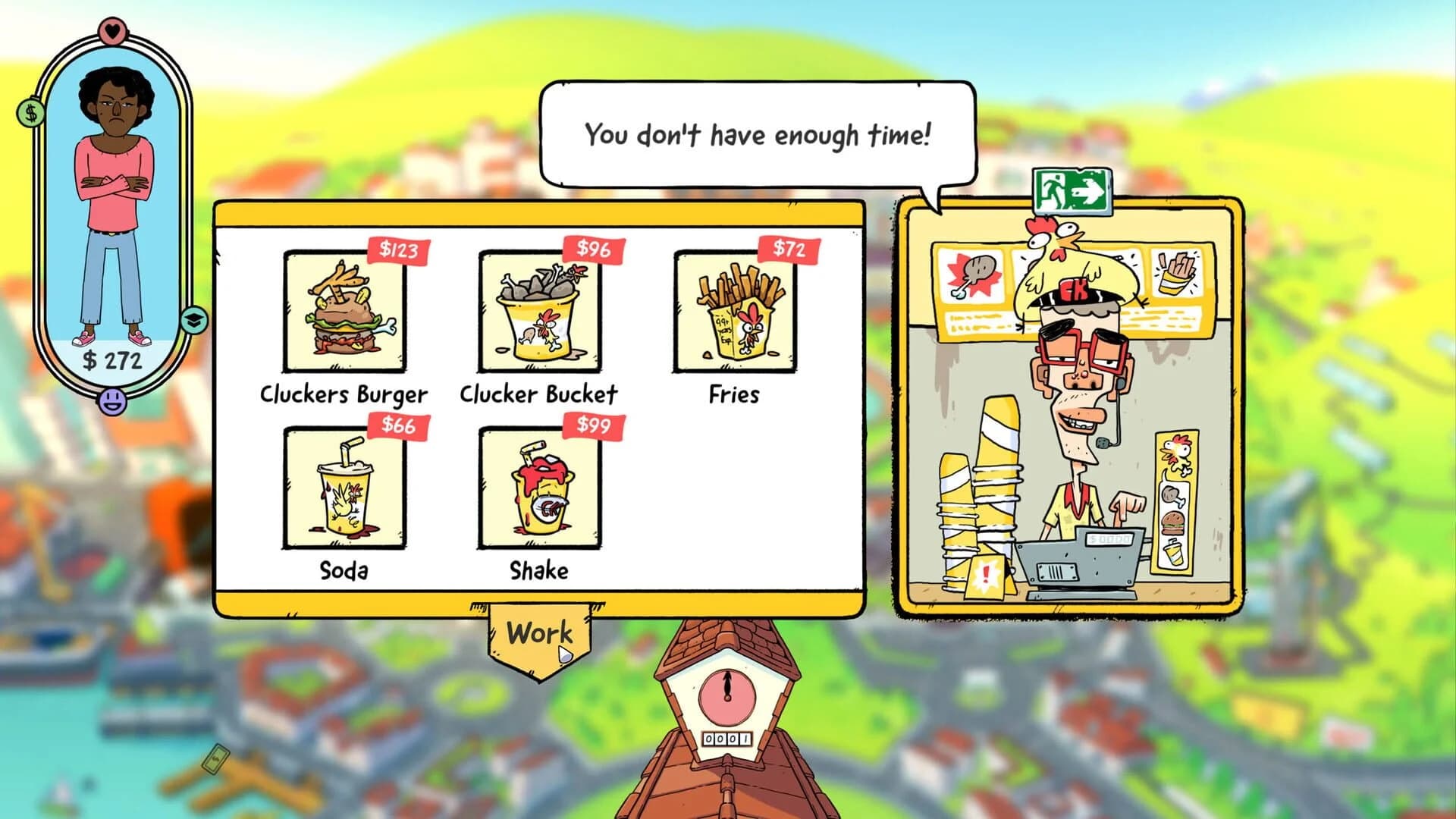
Task: Click the Fries label under its picture
Action: click(733, 393)
